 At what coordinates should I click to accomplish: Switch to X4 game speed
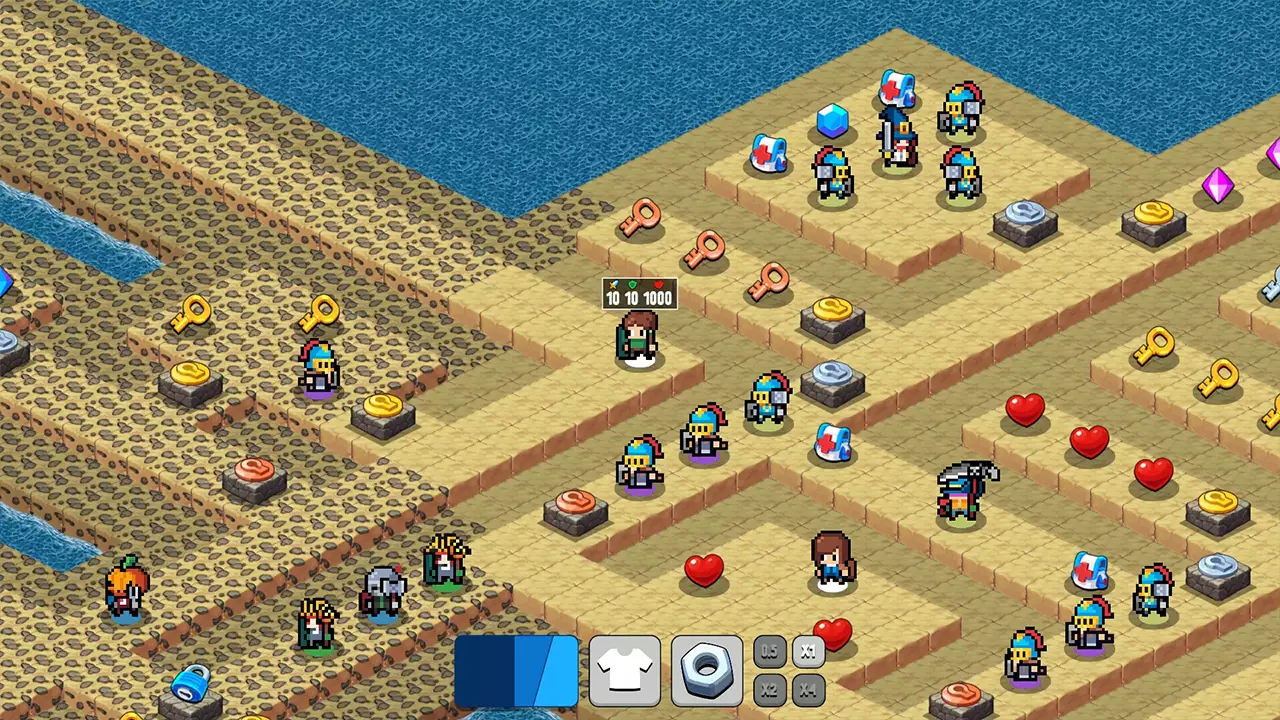click(808, 689)
